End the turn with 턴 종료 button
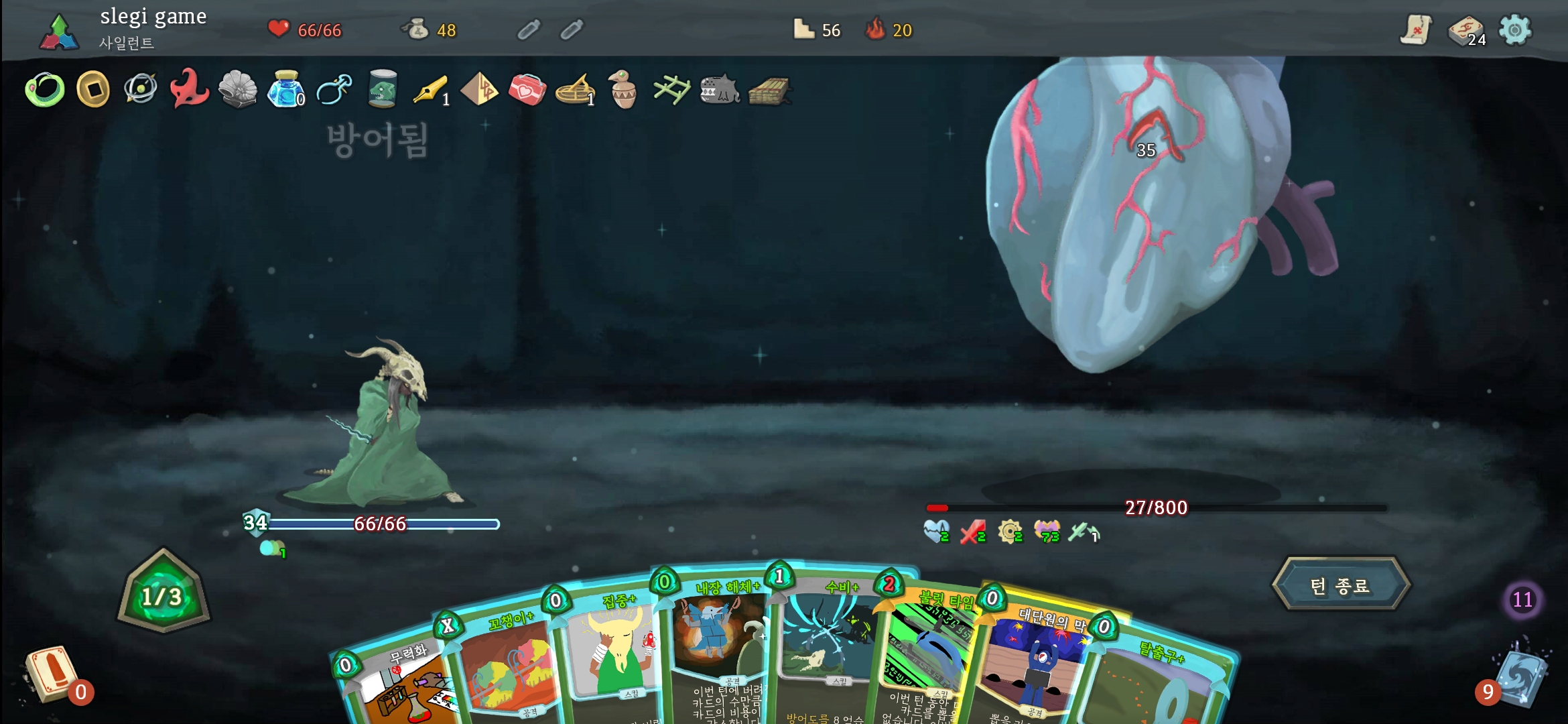The height and width of the screenshot is (724, 1568). (1341, 585)
